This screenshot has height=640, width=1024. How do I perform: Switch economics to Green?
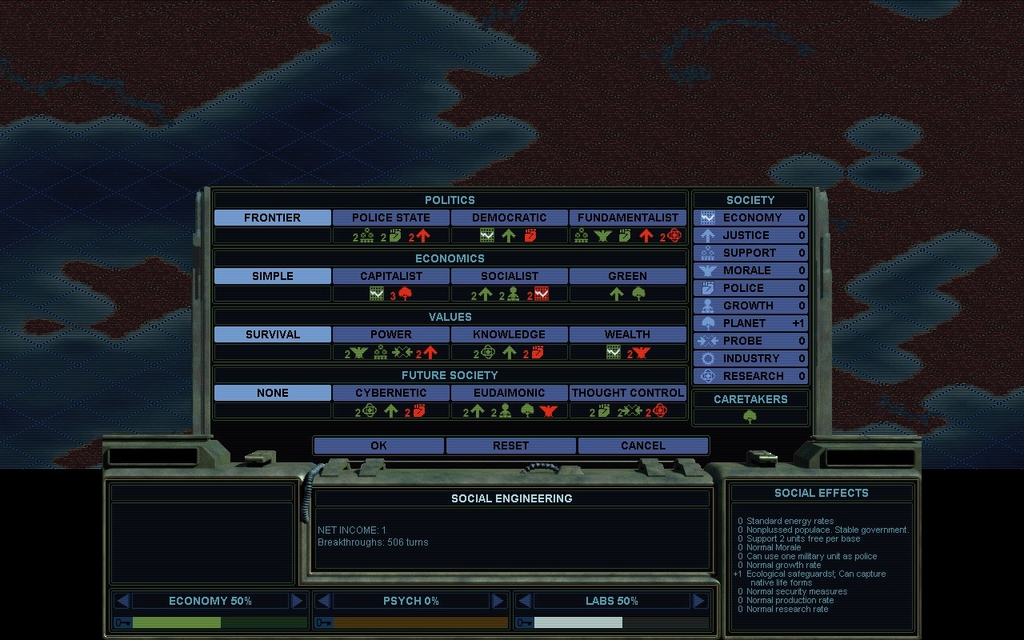pyautogui.click(x=627, y=276)
